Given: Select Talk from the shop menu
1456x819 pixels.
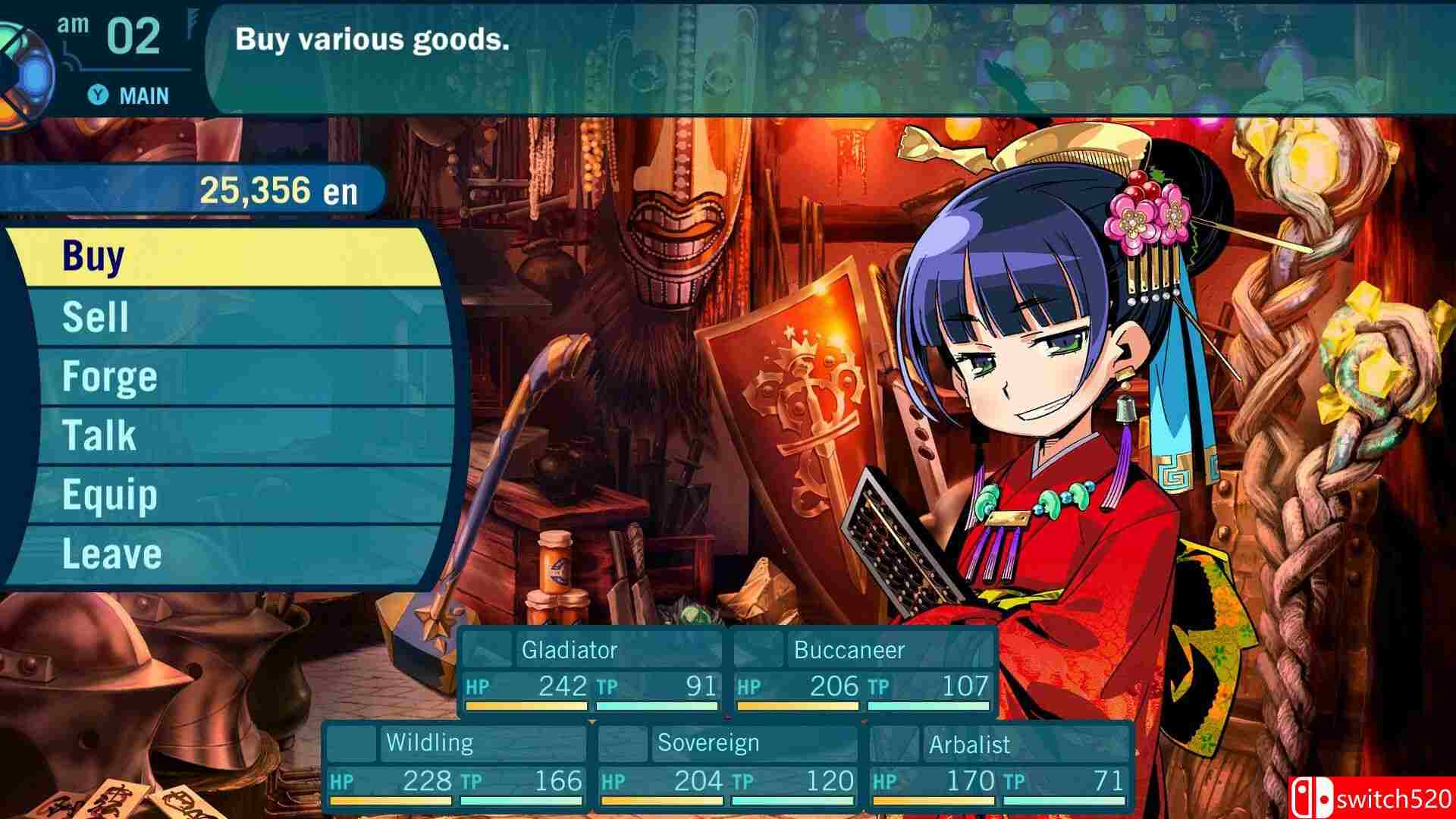Looking at the screenshot, I should click(x=99, y=435).
